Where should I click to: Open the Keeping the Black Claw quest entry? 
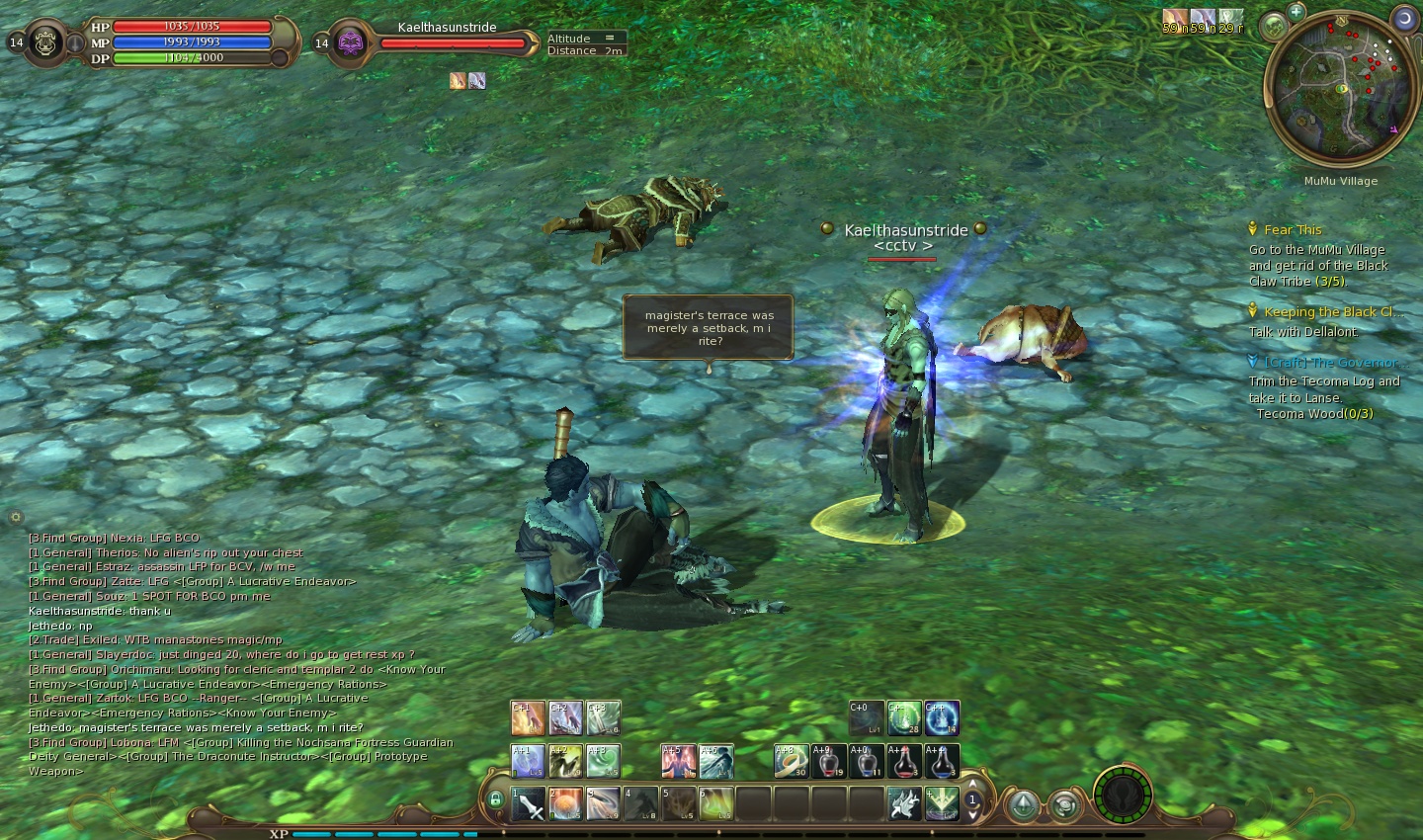coord(1328,312)
